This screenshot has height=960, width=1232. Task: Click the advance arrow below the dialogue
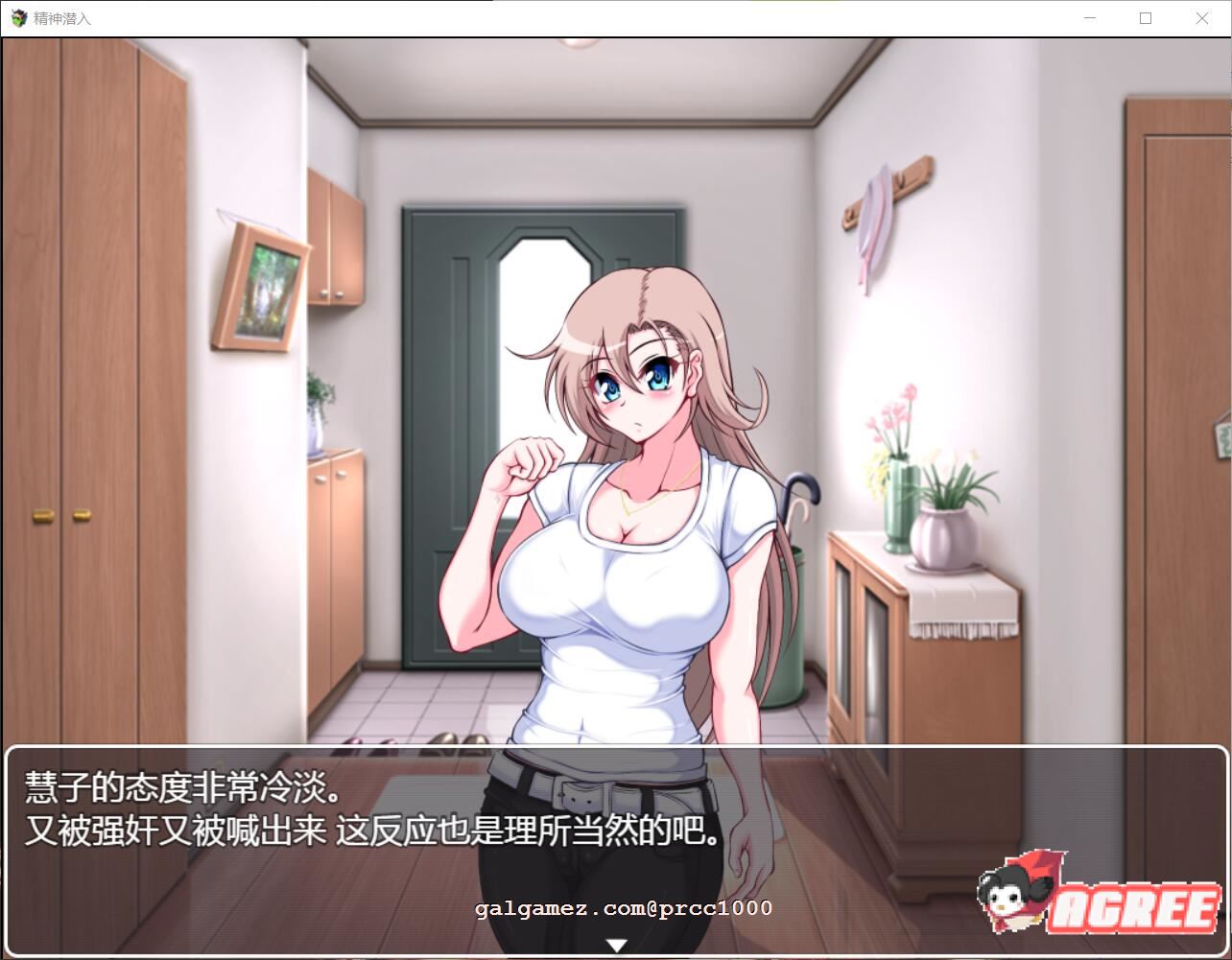(617, 944)
